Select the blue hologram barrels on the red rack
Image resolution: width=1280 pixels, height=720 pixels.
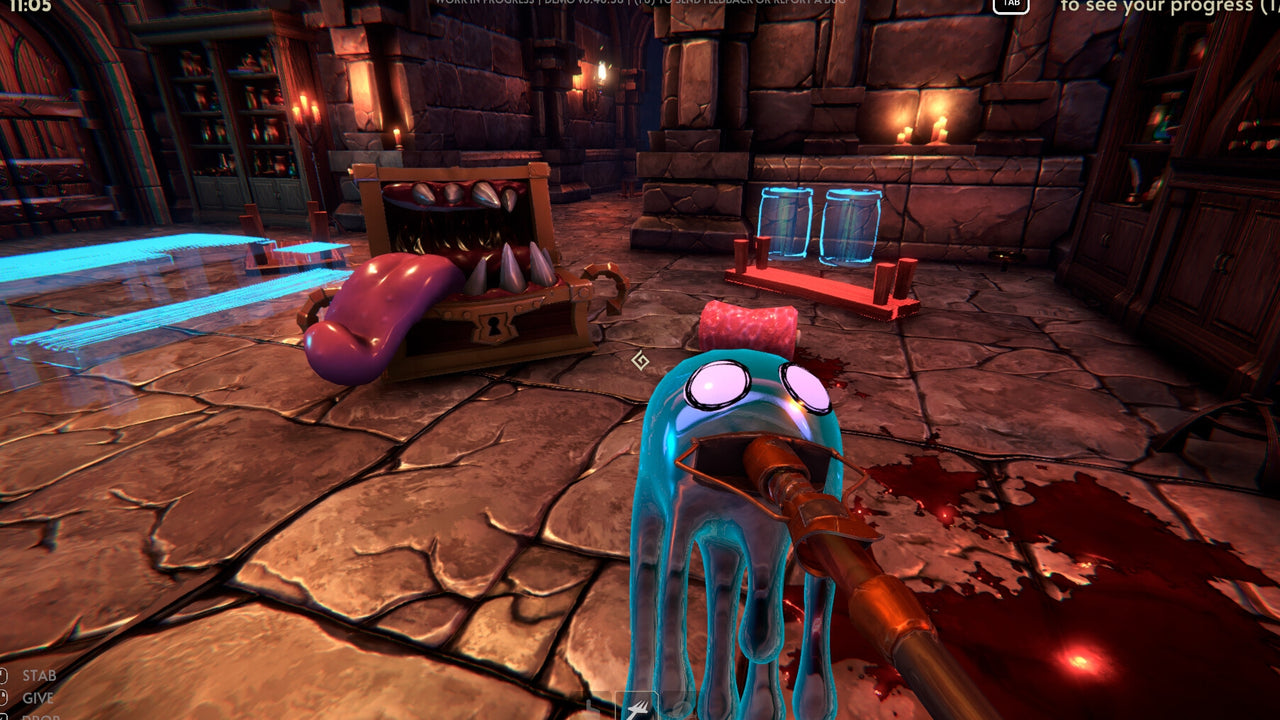[820, 225]
